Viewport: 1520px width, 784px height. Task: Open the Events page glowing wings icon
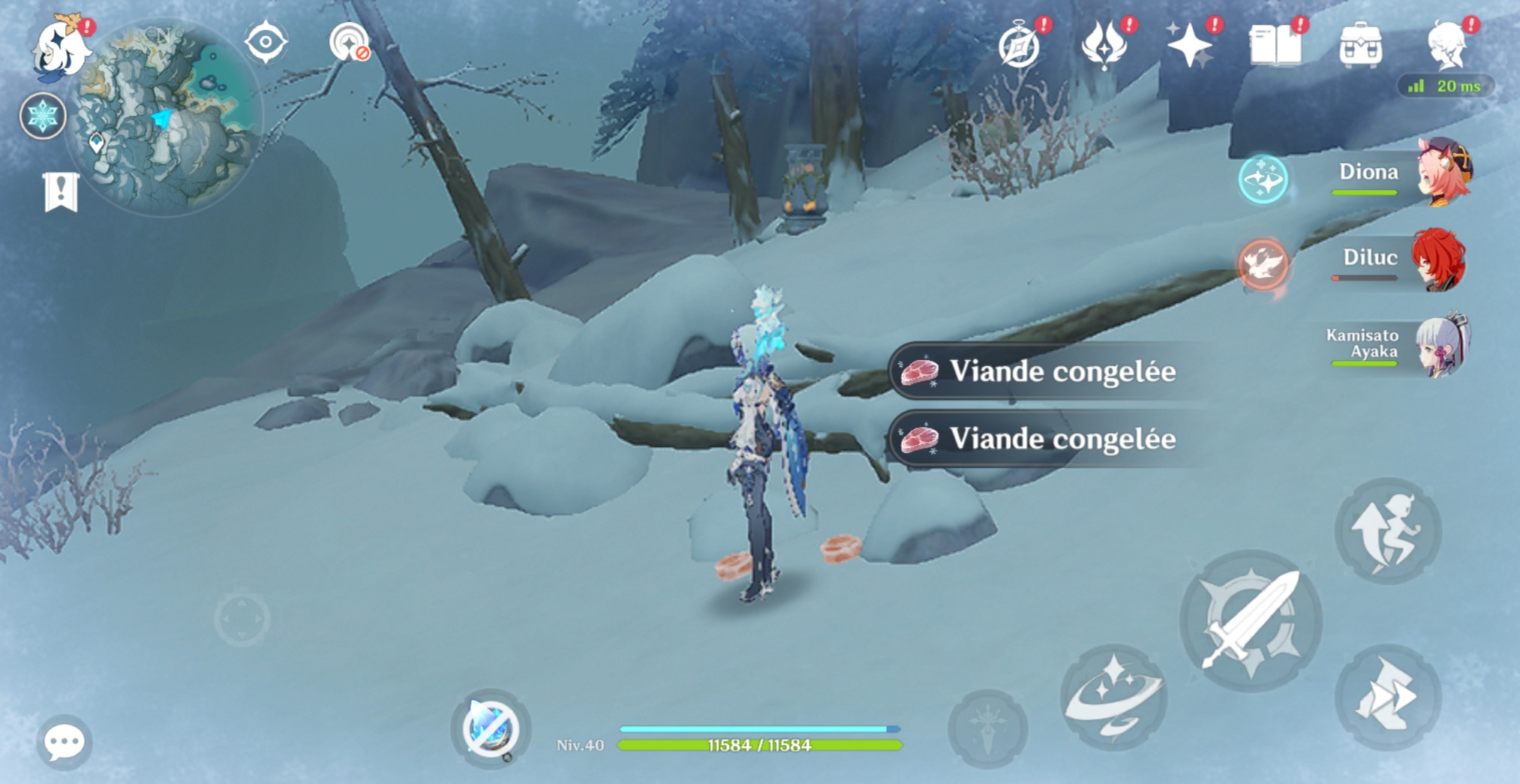pos(1106,44)
